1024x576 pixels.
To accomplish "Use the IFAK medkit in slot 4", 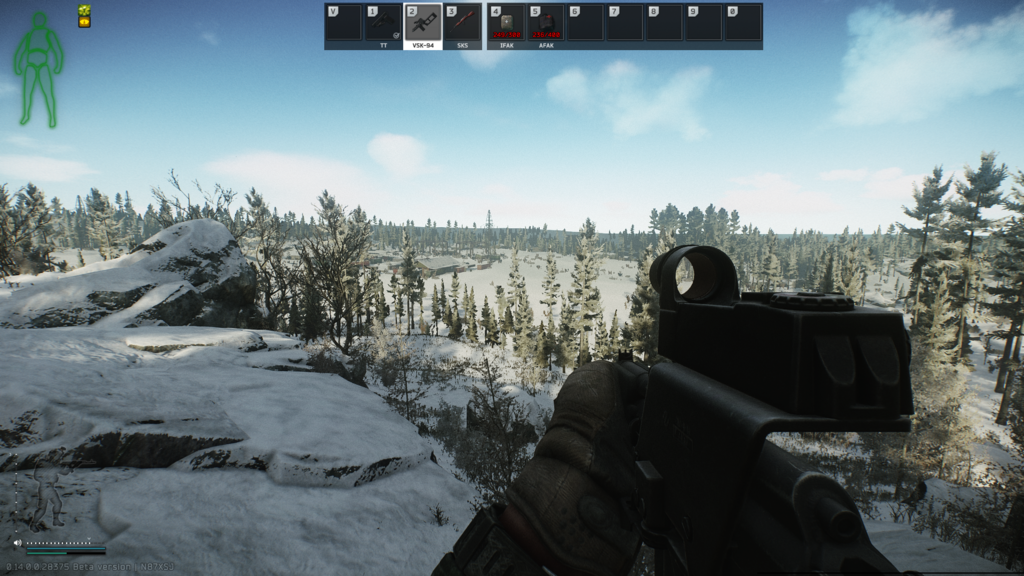I will (506, 23).
